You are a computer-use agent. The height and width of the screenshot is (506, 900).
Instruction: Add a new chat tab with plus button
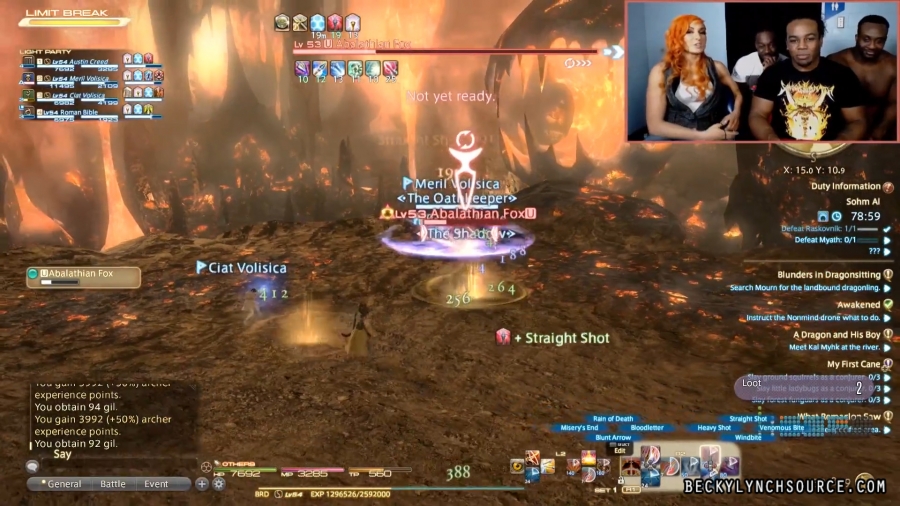click(x=202, y=484)
